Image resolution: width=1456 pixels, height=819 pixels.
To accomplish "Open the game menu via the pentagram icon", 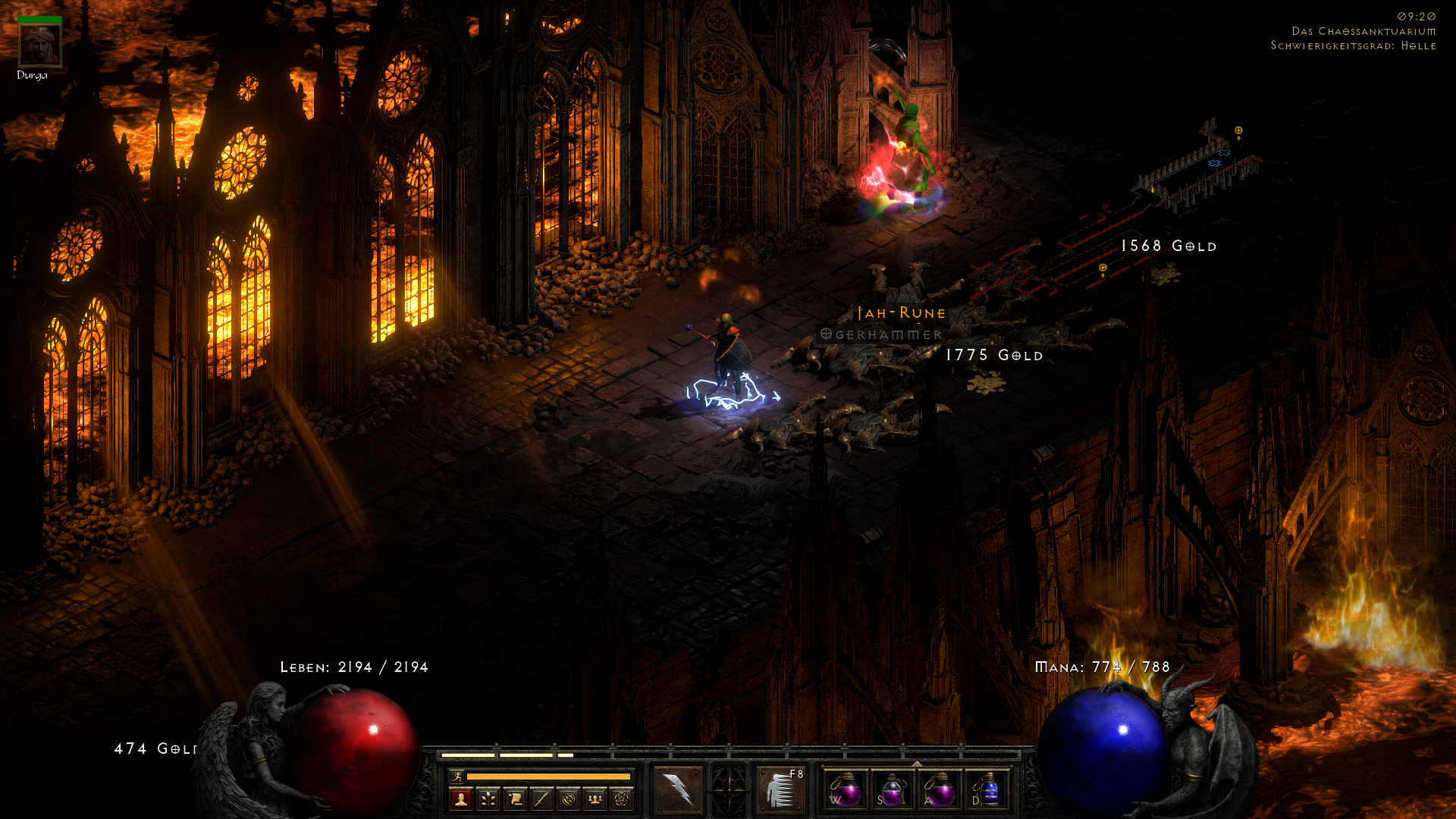I will pos(622,799).
